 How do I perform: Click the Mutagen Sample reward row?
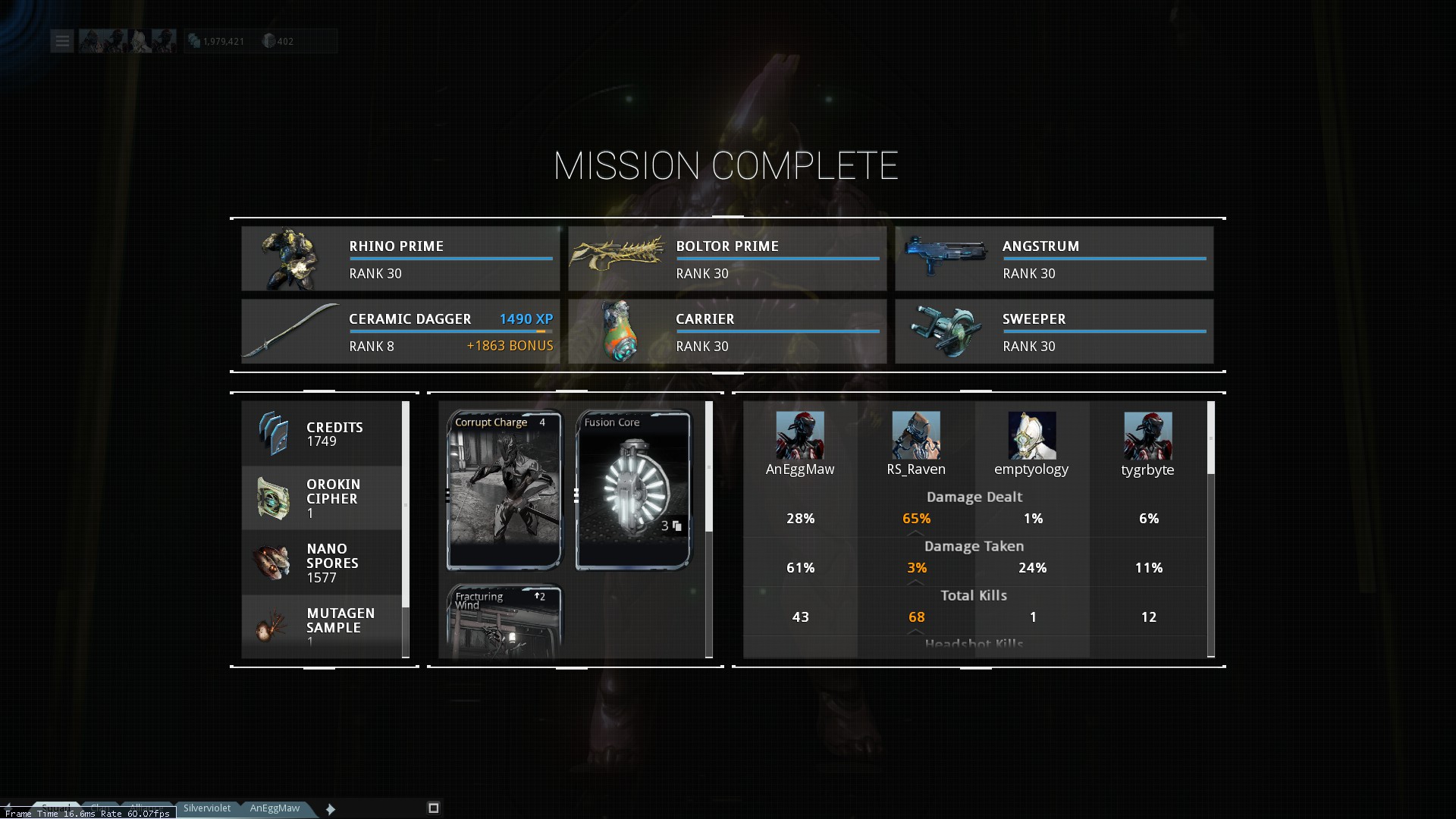click(x=322, y=626)
